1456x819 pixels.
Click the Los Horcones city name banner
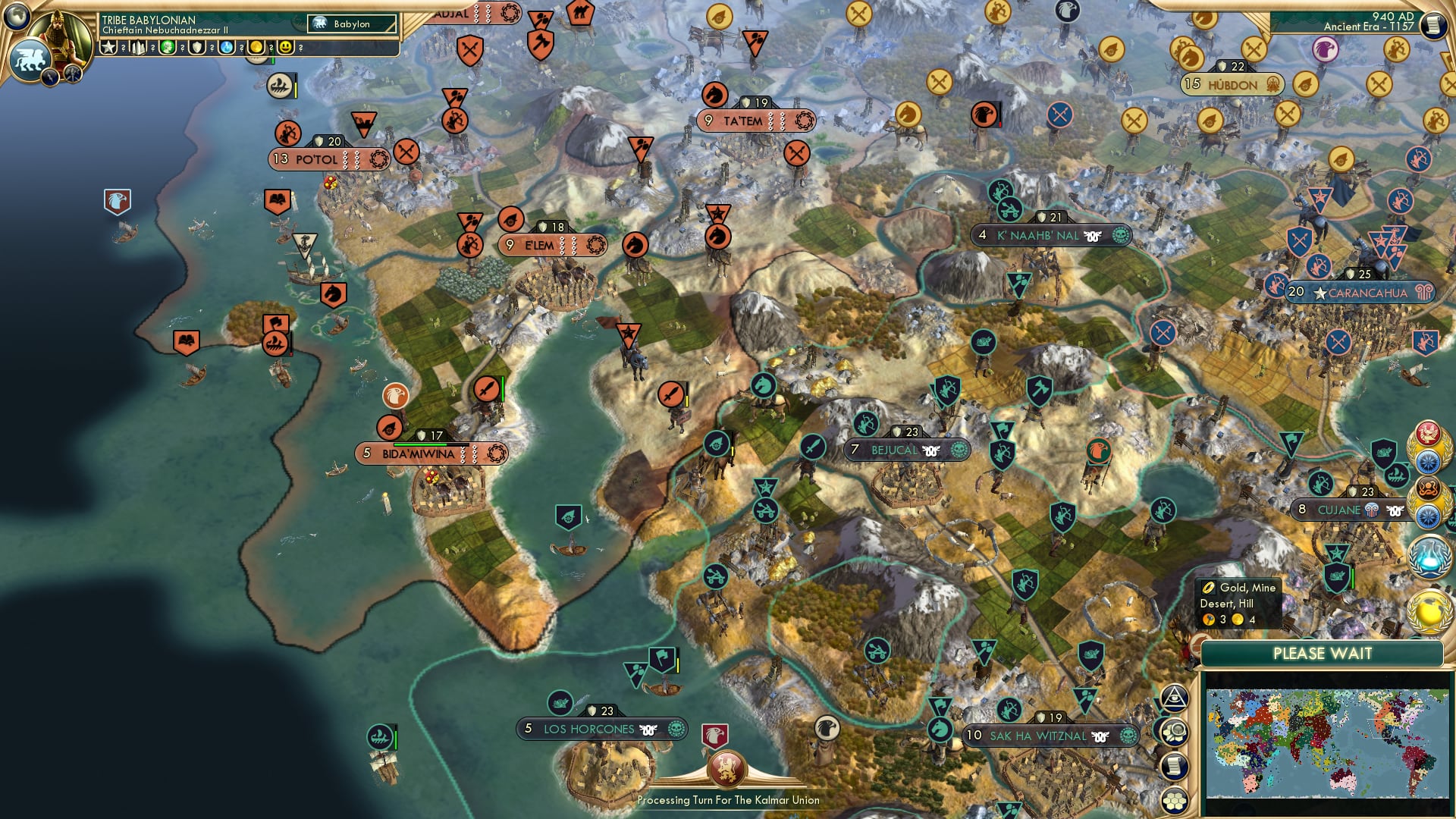[x=589, y=727]
